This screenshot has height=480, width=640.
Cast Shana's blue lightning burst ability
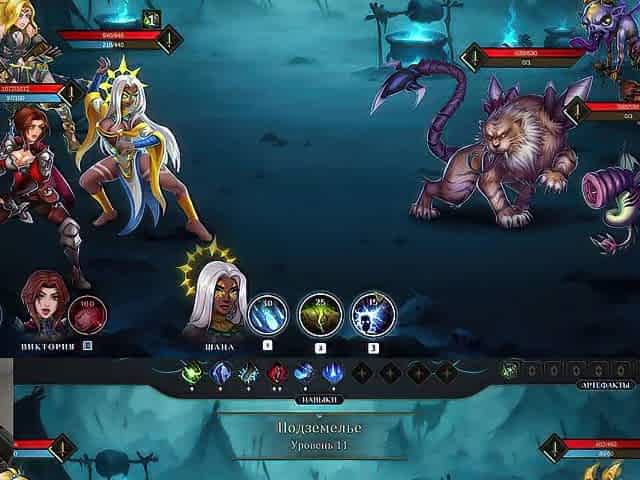[373, 315]
